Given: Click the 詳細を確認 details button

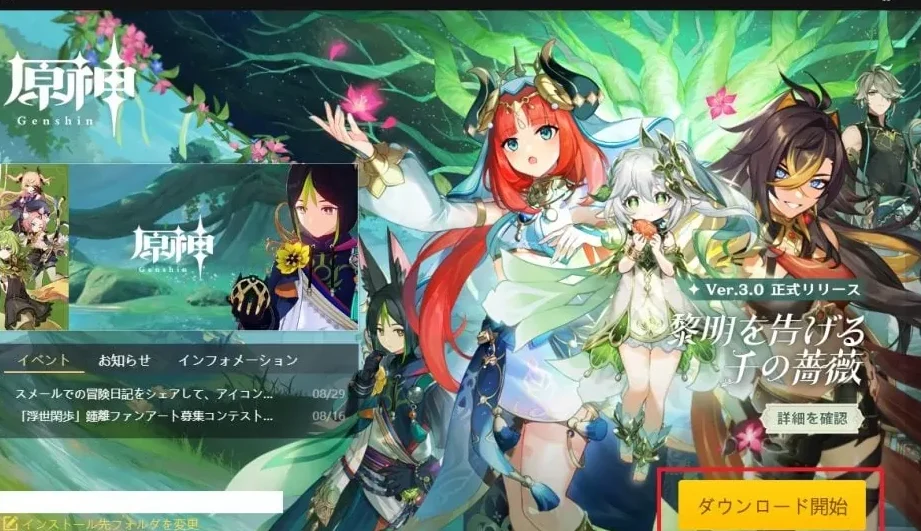Looking at the screenshot, I should [x=811, y=416].
